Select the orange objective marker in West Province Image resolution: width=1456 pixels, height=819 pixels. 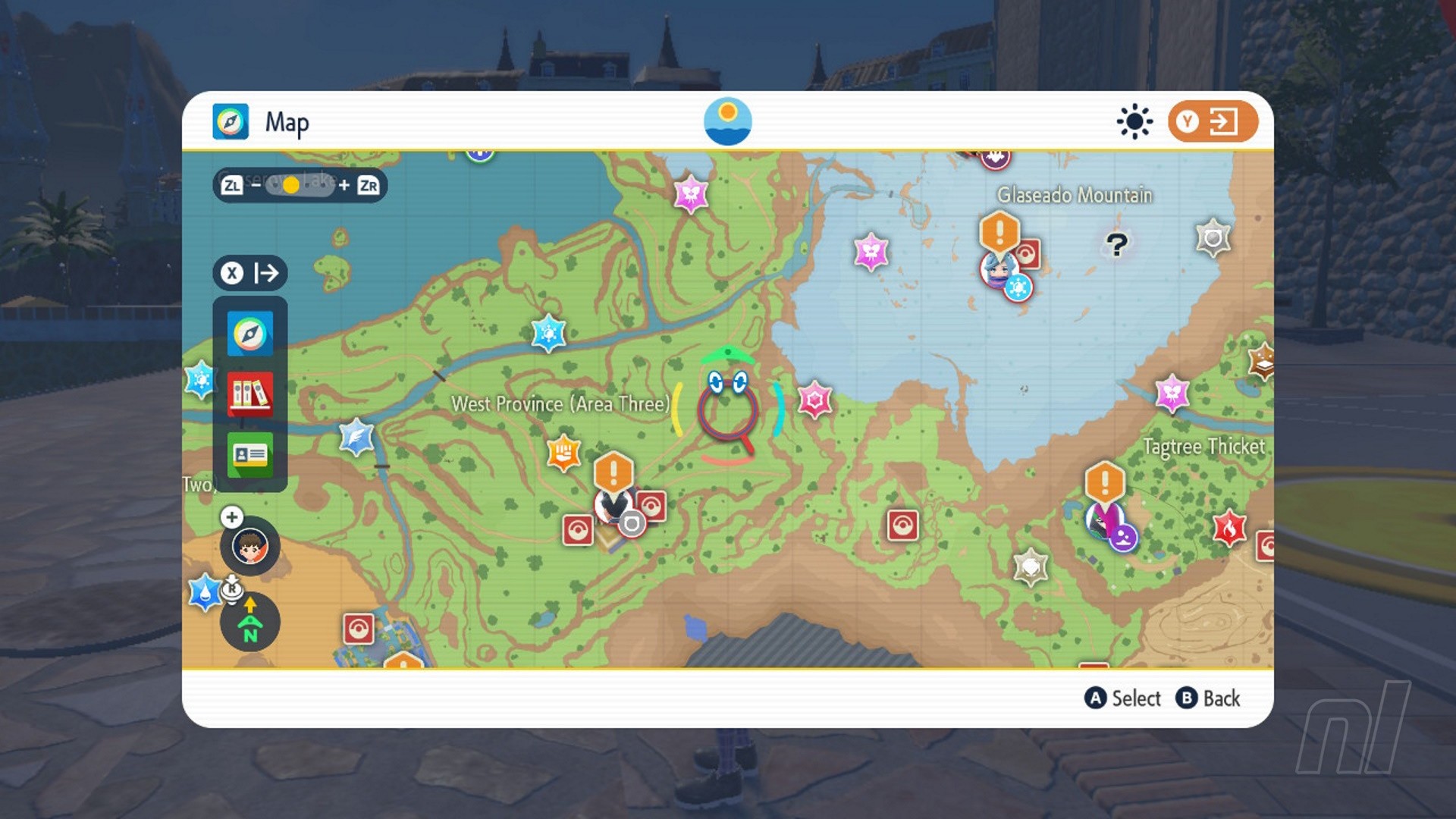(x=613, y=472)
